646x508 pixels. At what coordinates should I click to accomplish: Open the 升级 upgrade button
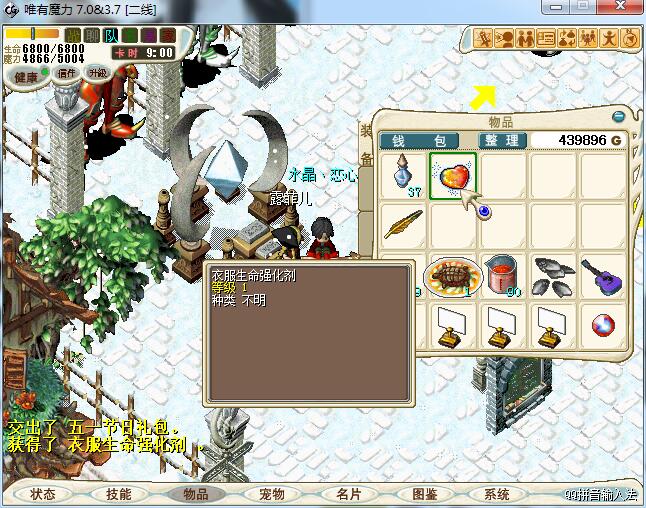(x=98, y=72)
